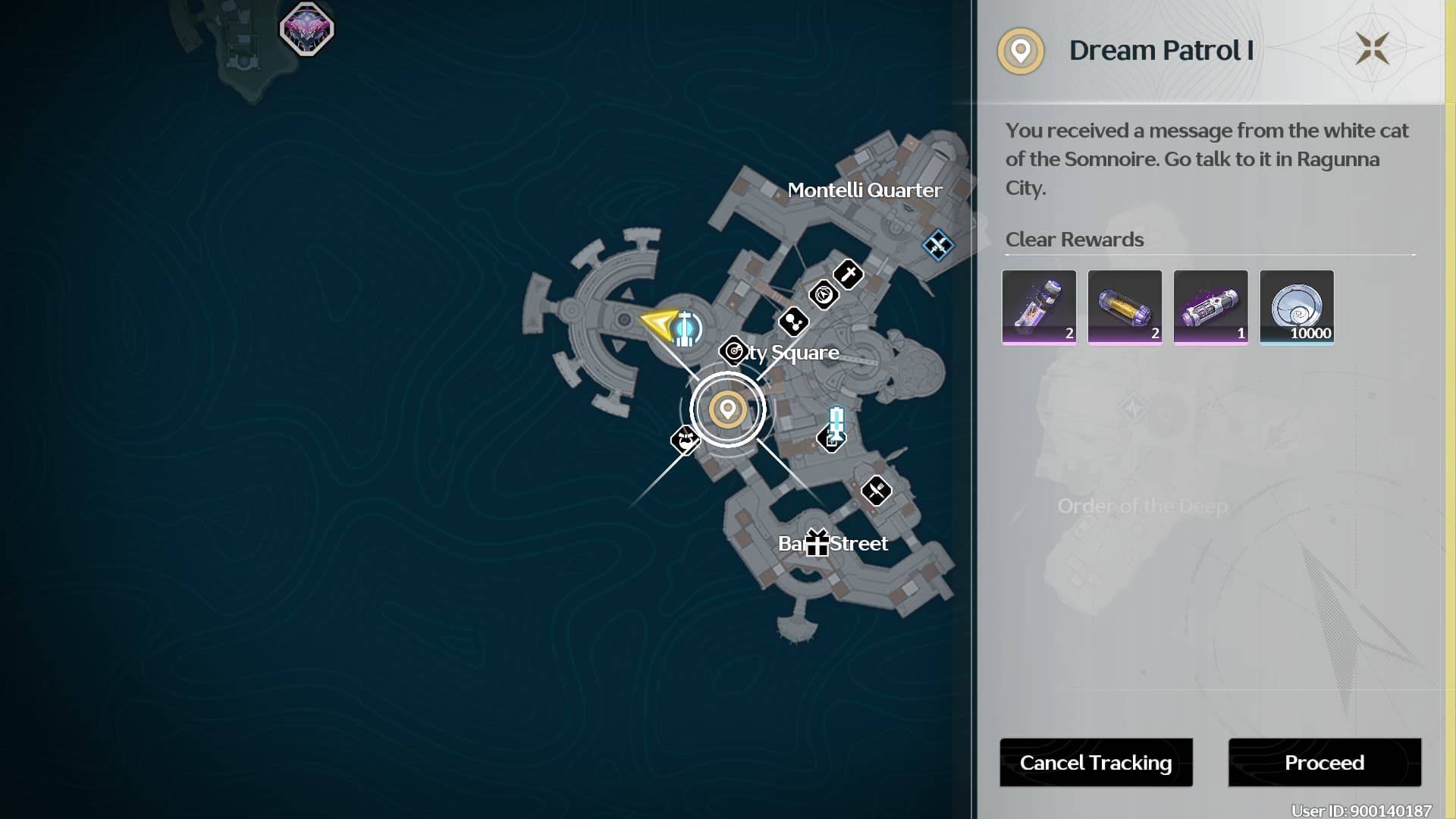Select the dartboard icon beside the City Square label
Viewport: 1456px width, 819px height.
733,350
